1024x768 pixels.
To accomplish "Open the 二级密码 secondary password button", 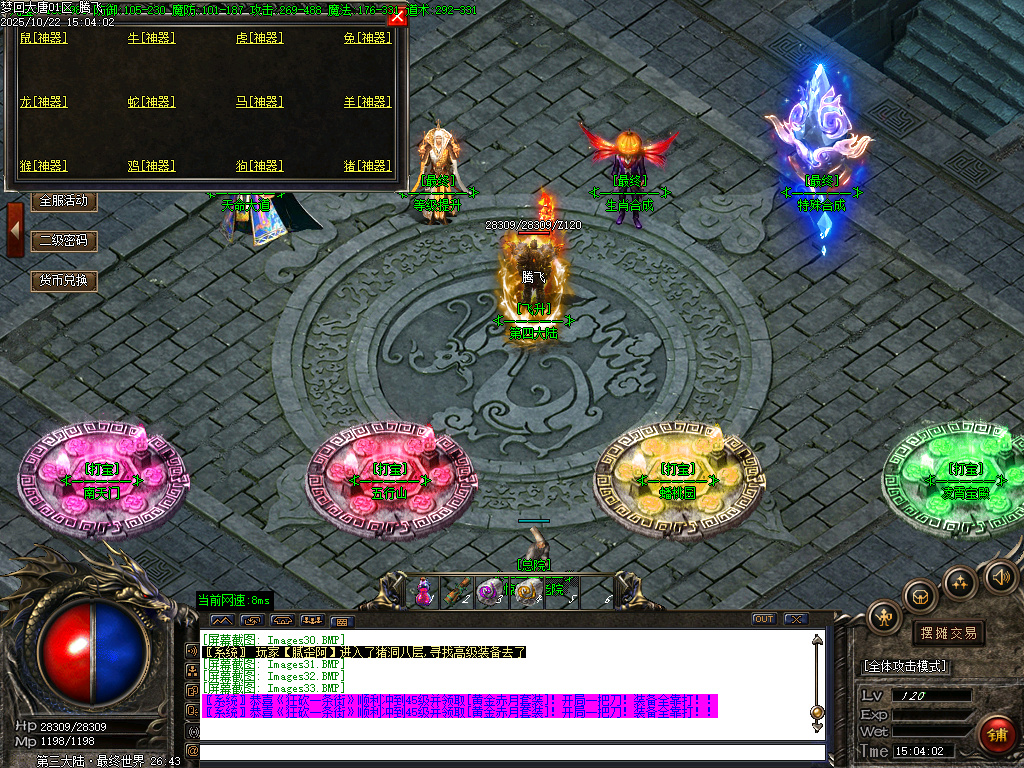I will 64,241.
